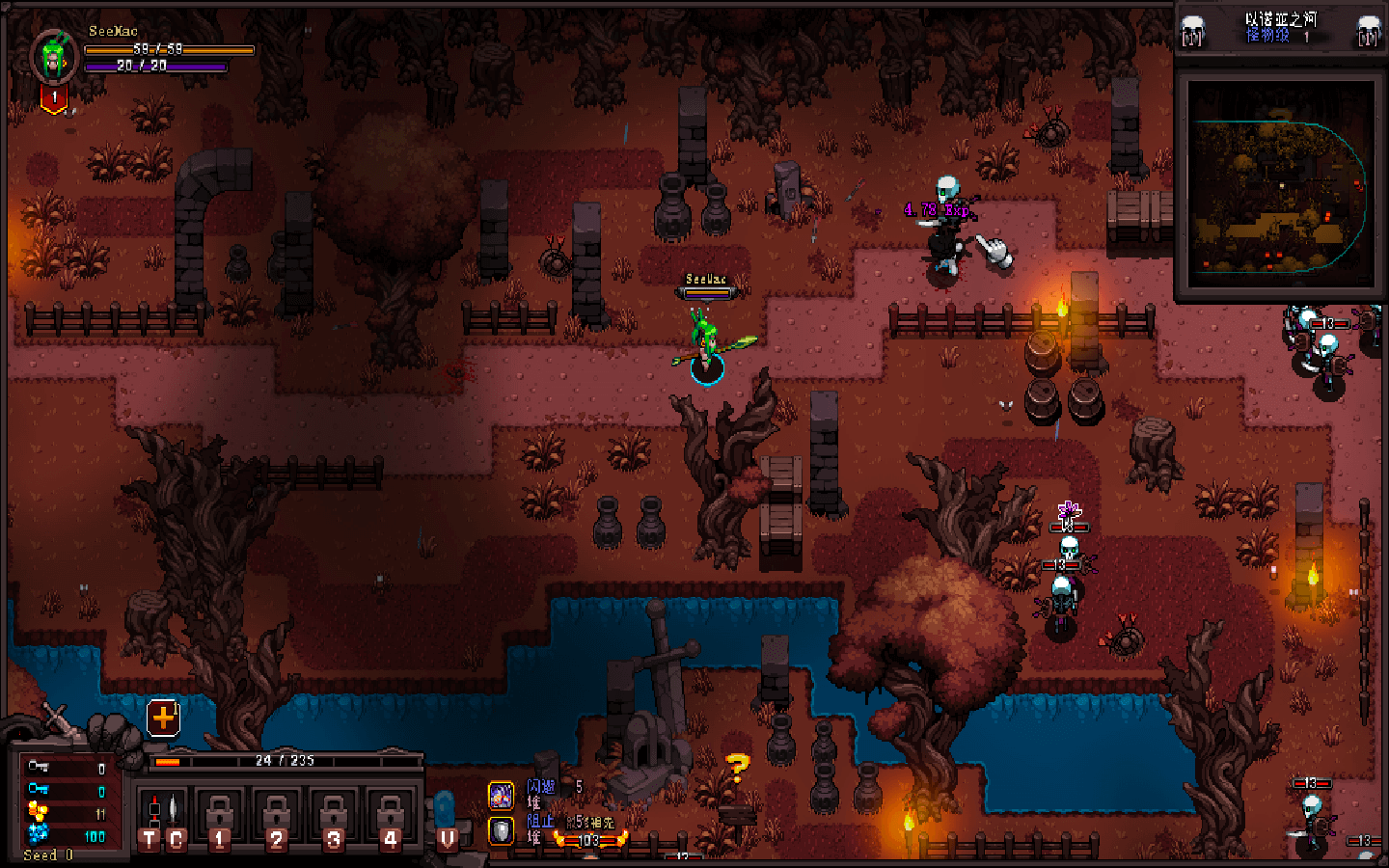Viewport: 1389px width, 868px height.
Task: Click the purple dodge buff icon
Action: [x=501, y=795]
